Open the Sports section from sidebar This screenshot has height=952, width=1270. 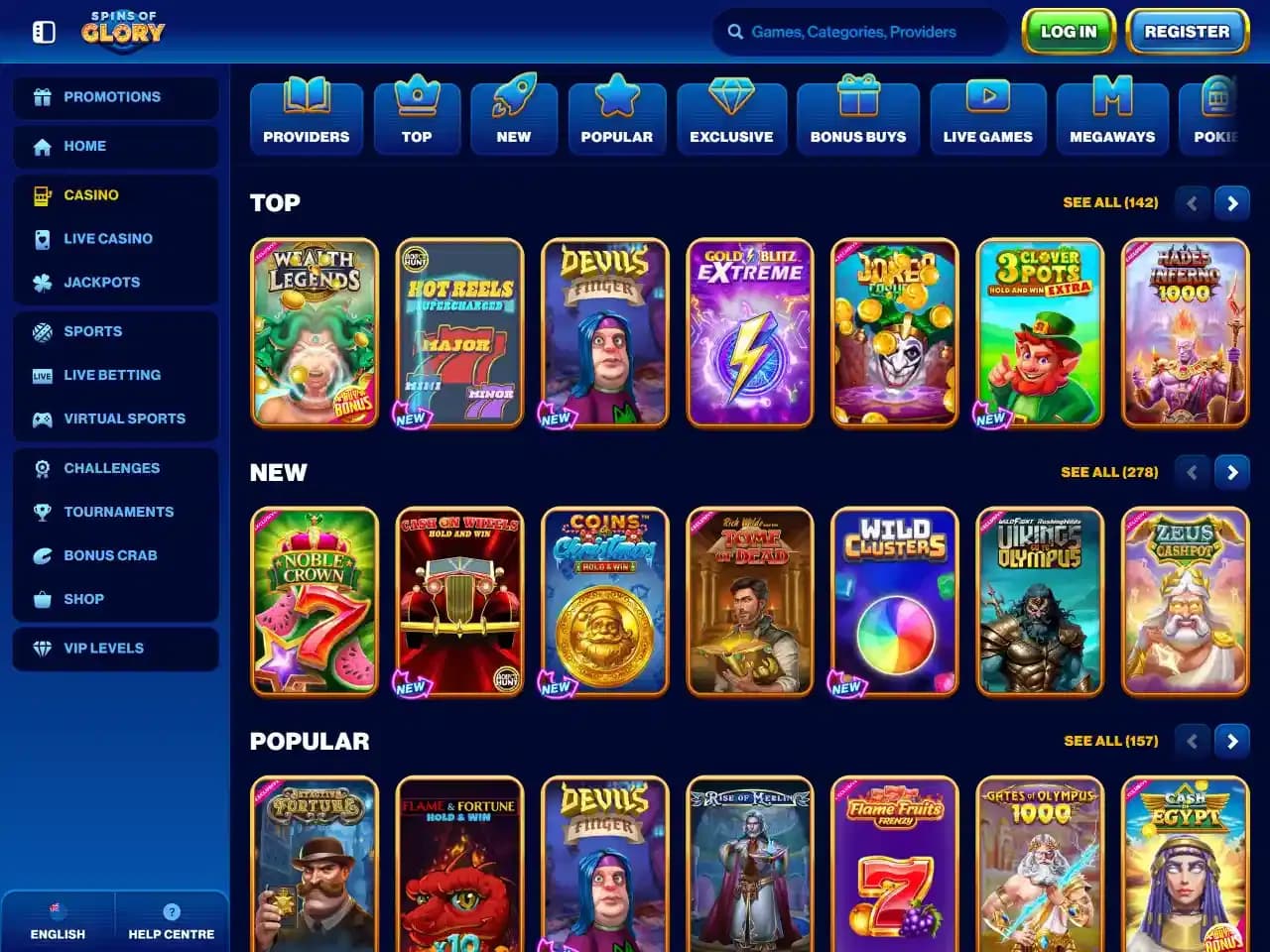[91, 331]
